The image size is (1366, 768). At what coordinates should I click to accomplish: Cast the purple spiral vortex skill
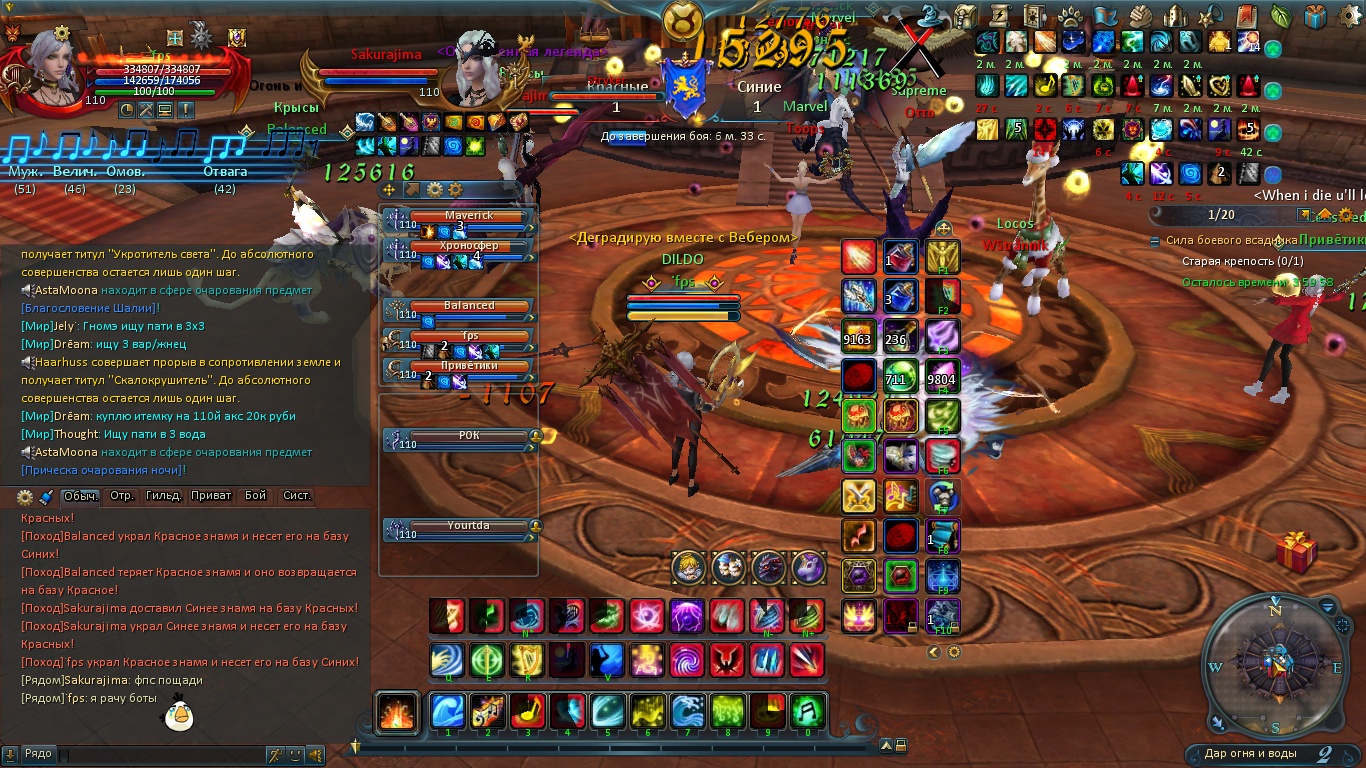[x=687, y=660]
